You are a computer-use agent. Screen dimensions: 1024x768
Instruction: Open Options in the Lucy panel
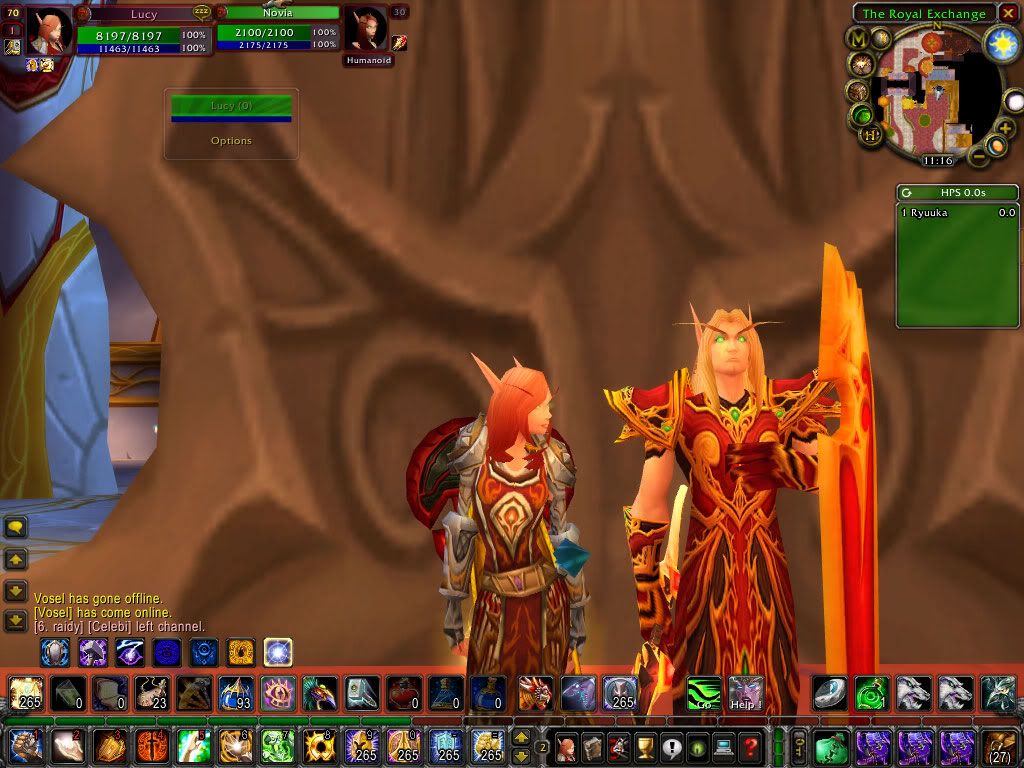pos(231,141)
